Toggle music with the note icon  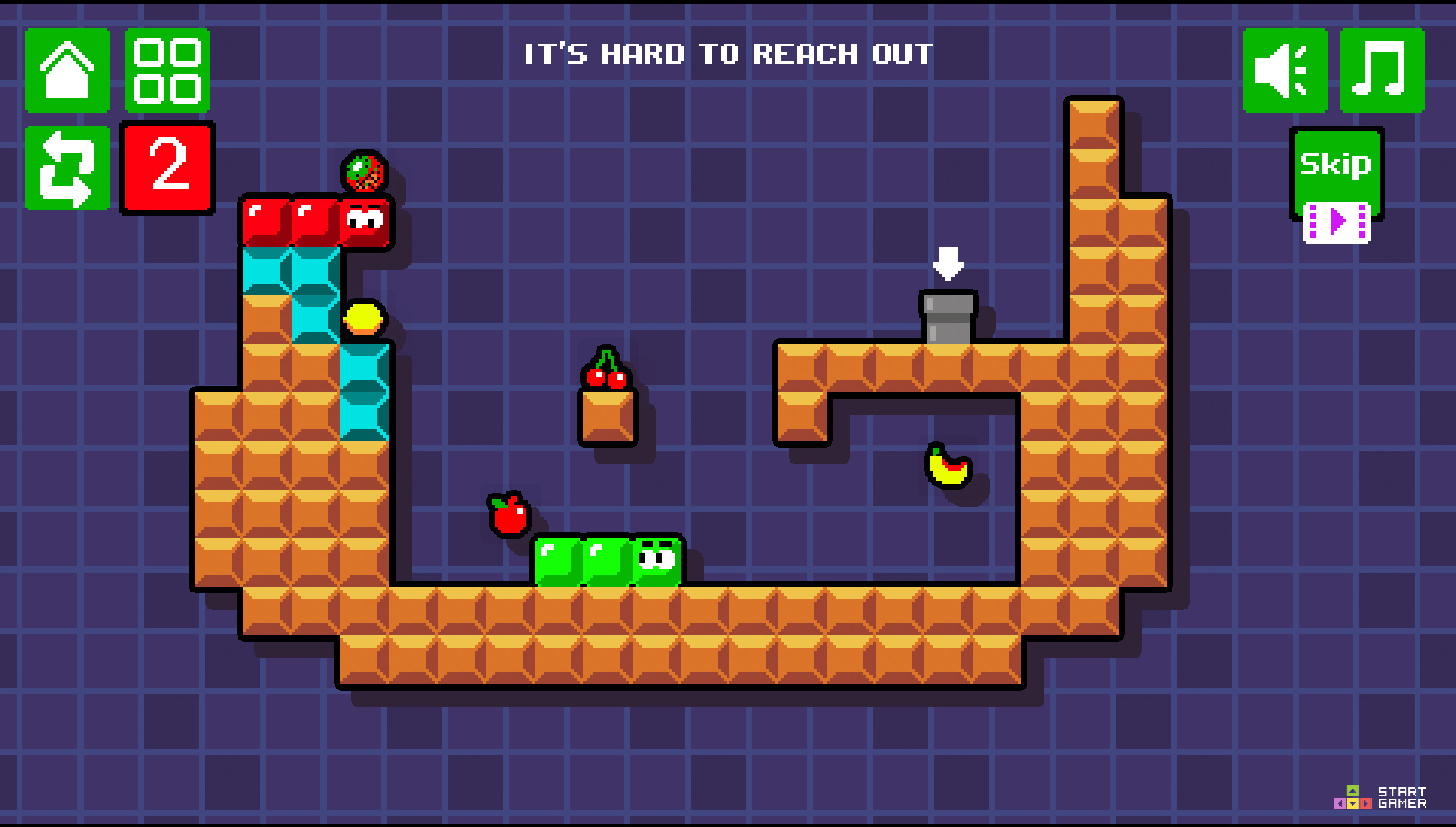(1382, 71)
